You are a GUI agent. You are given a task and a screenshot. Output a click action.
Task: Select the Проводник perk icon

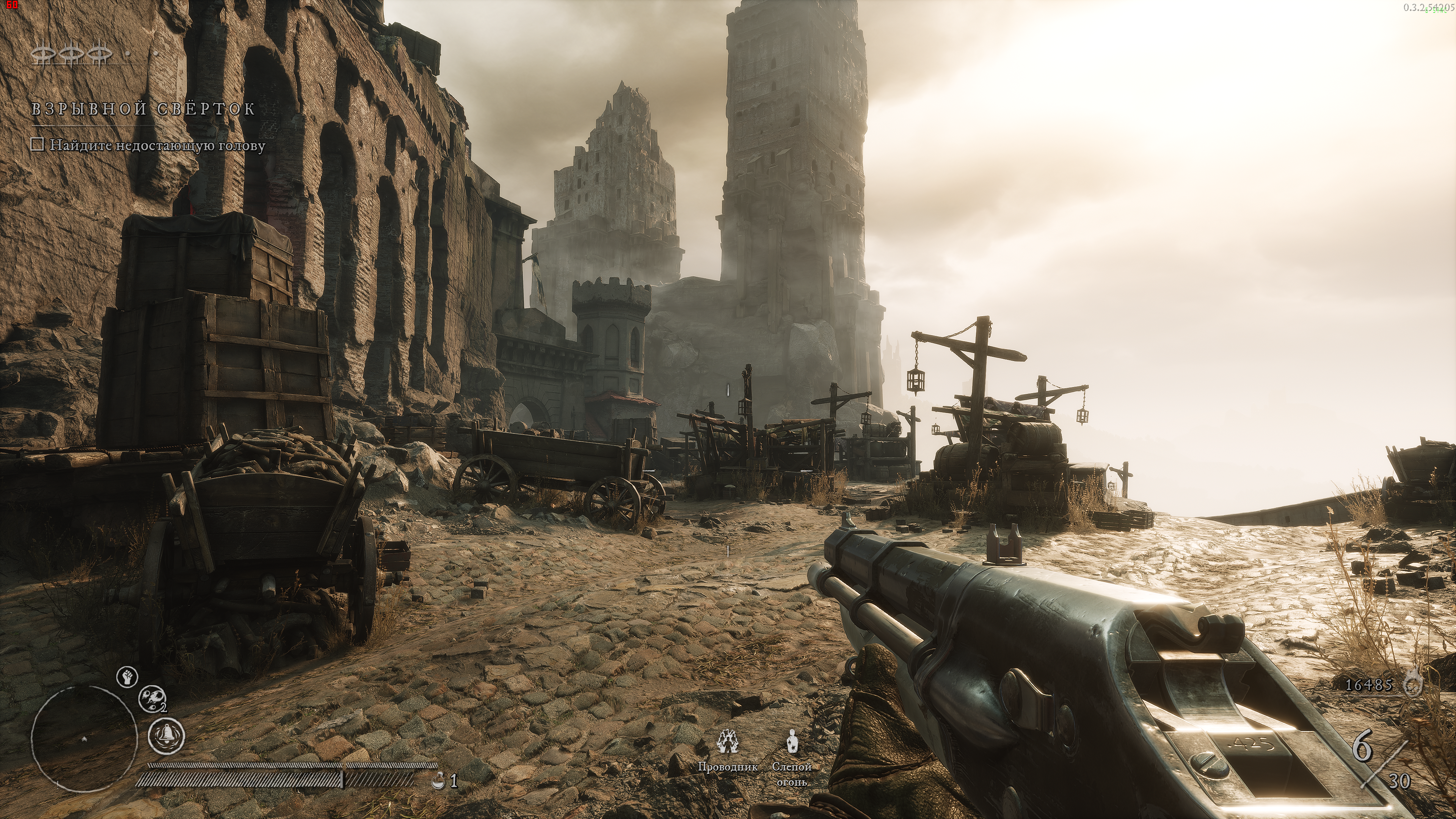click(727, 742)
